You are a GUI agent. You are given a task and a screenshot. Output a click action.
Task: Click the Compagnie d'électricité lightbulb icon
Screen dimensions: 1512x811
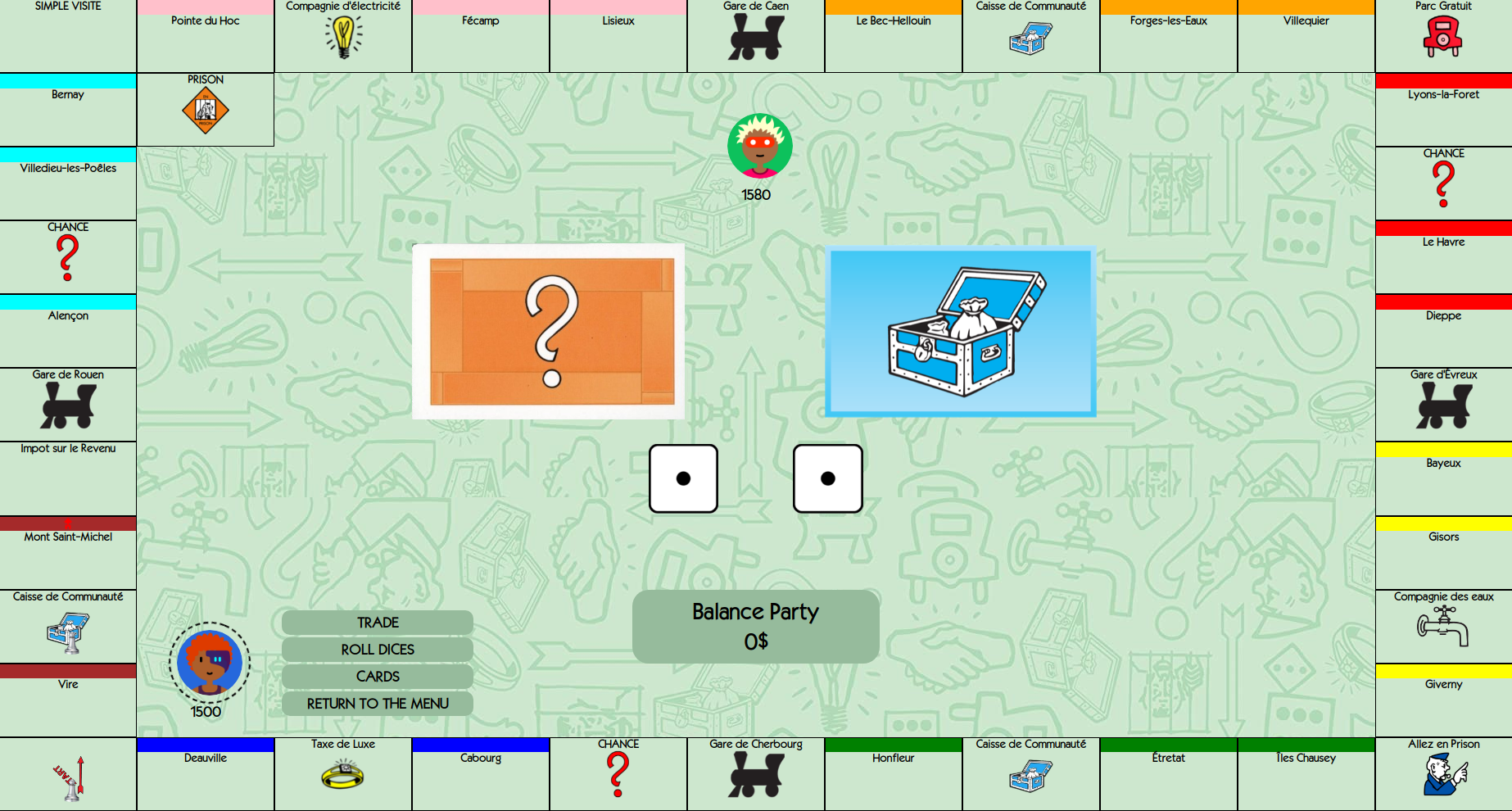tap(343, 36)
